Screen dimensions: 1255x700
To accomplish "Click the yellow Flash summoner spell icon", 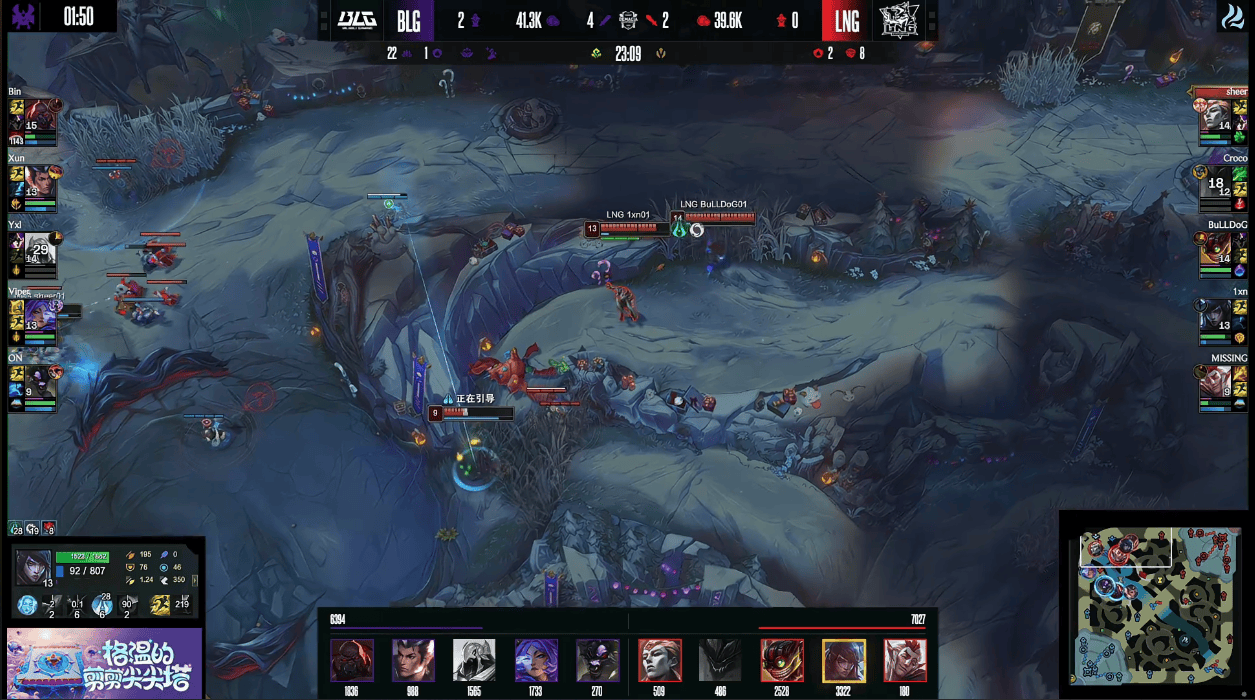I will (x=160, y=604).
